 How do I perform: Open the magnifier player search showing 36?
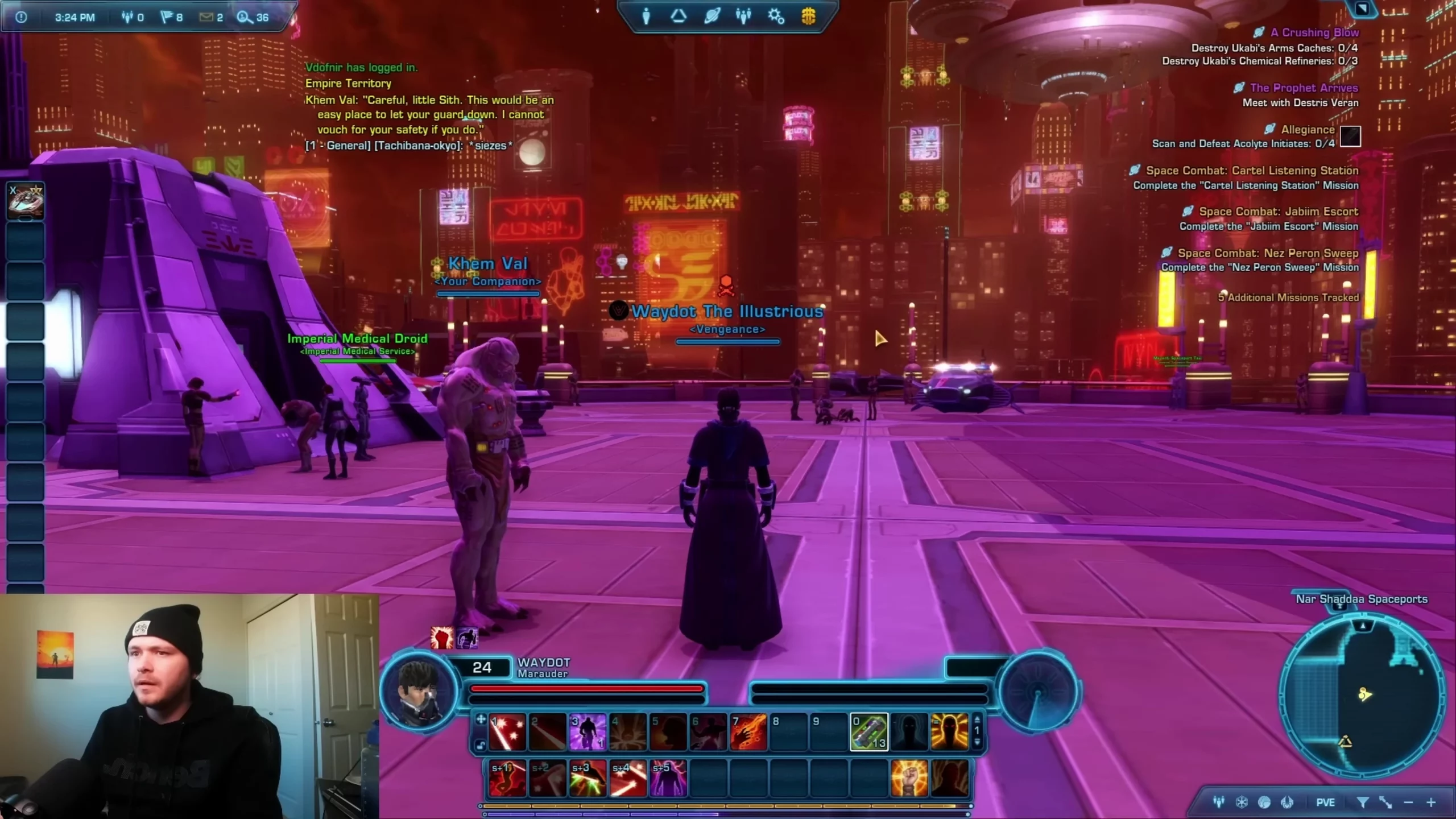[x=245, y=17]
